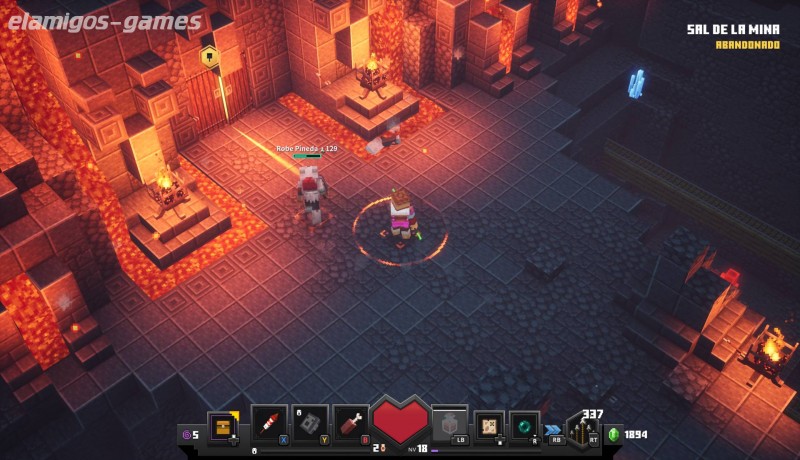This screenshot has width=800, height=460.
Task: Click the purple enchantment points icon
Action: (x=184, y=434)
